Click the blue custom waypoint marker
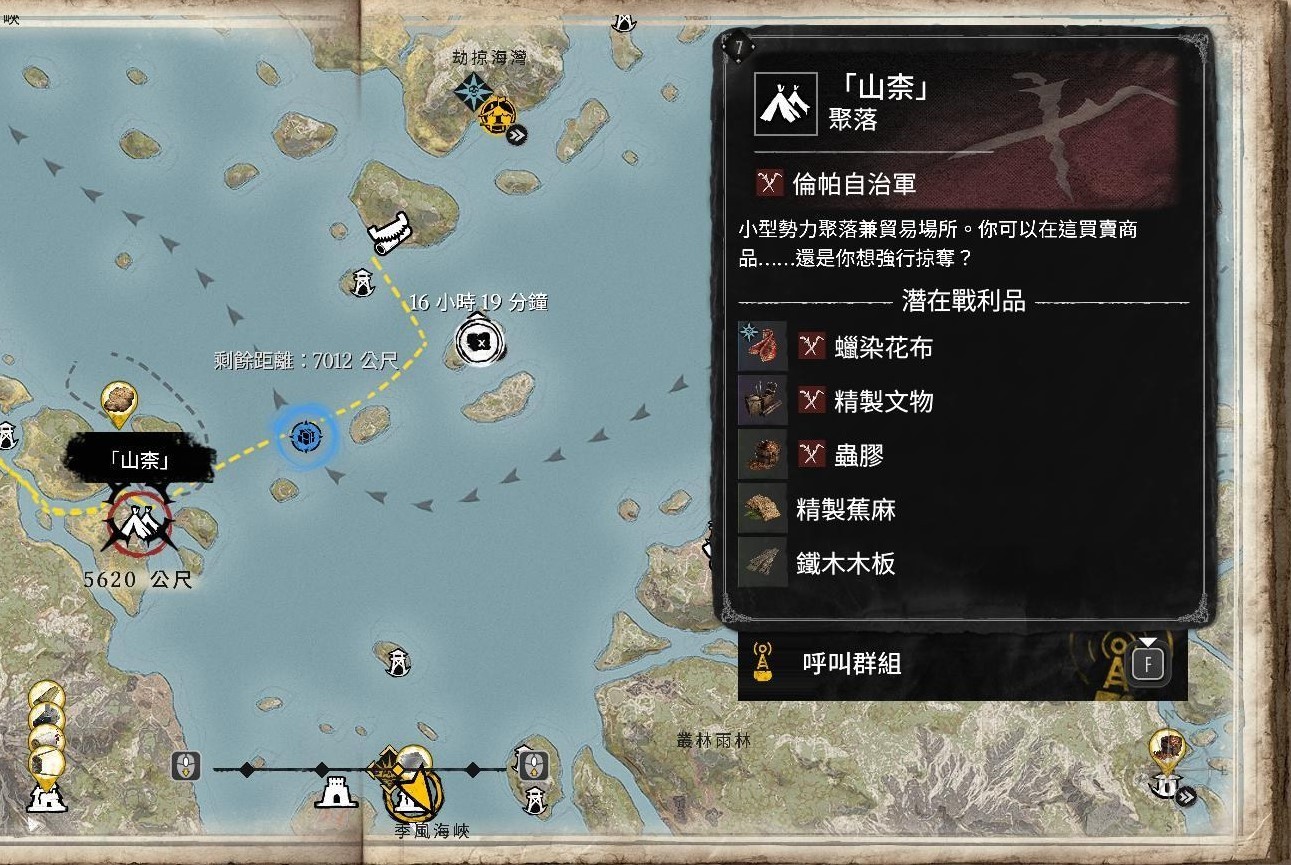 [x=305, y=437]
